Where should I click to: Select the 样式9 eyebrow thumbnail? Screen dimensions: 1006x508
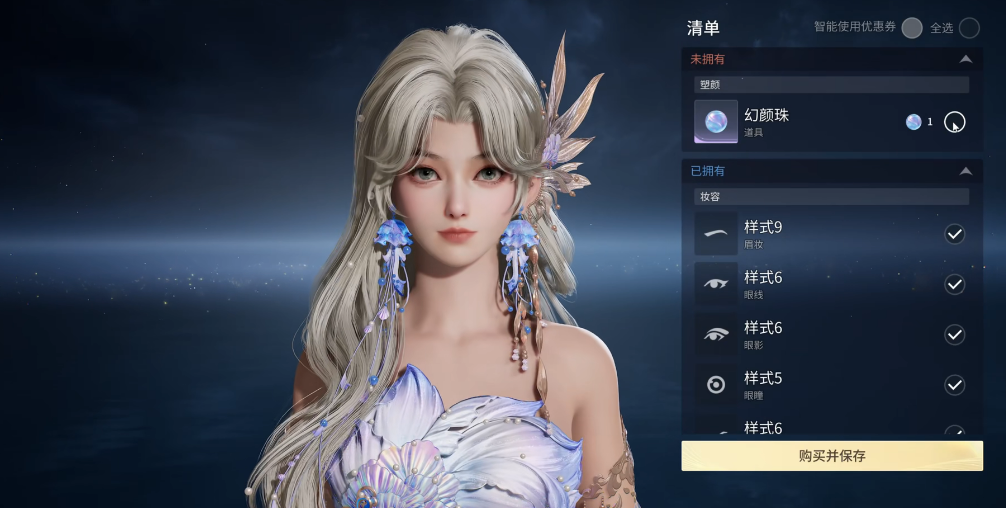716,234
